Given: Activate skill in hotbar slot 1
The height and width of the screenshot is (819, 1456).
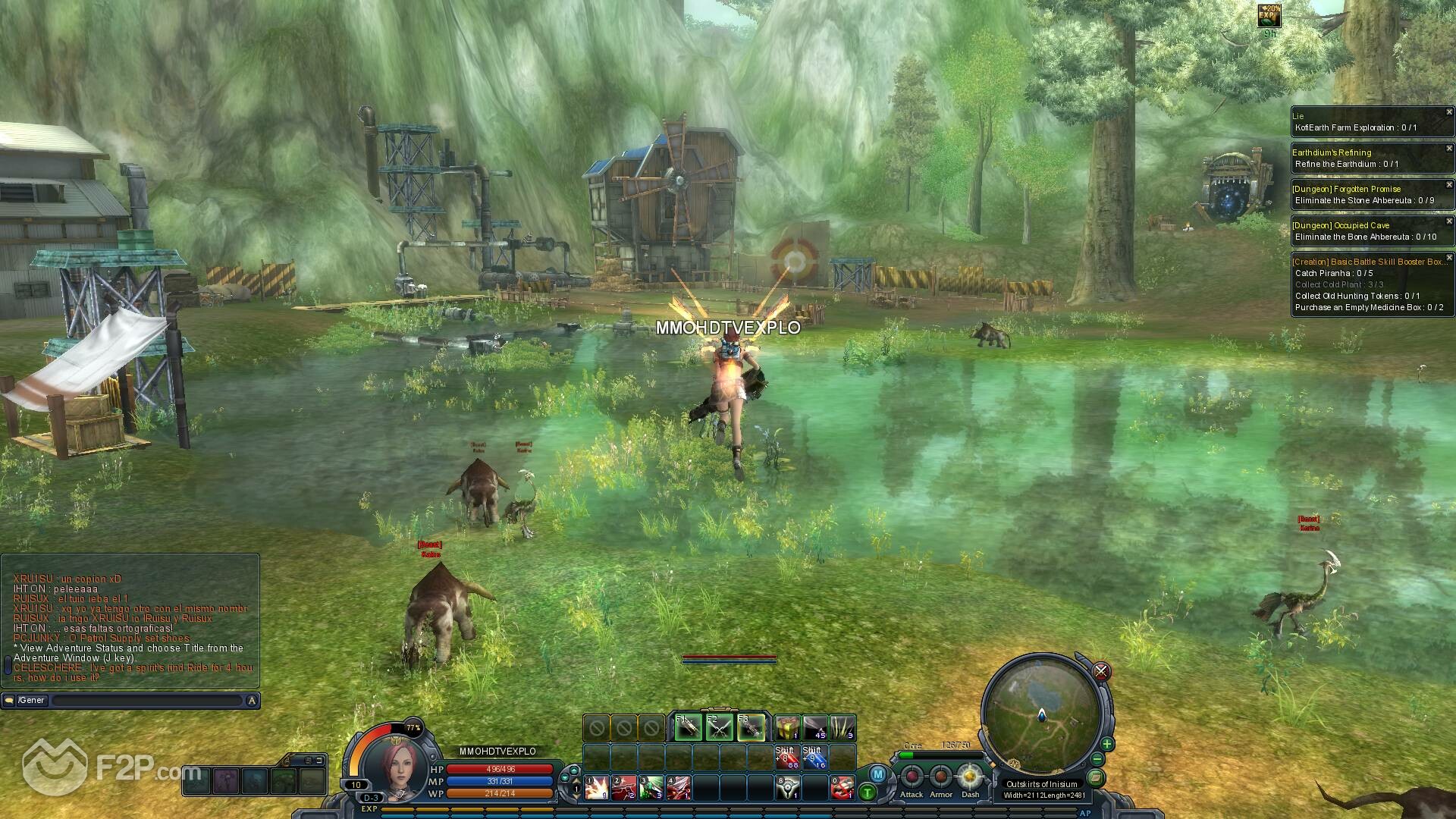Looking at the screenshot, I should [x=596, y=787].
